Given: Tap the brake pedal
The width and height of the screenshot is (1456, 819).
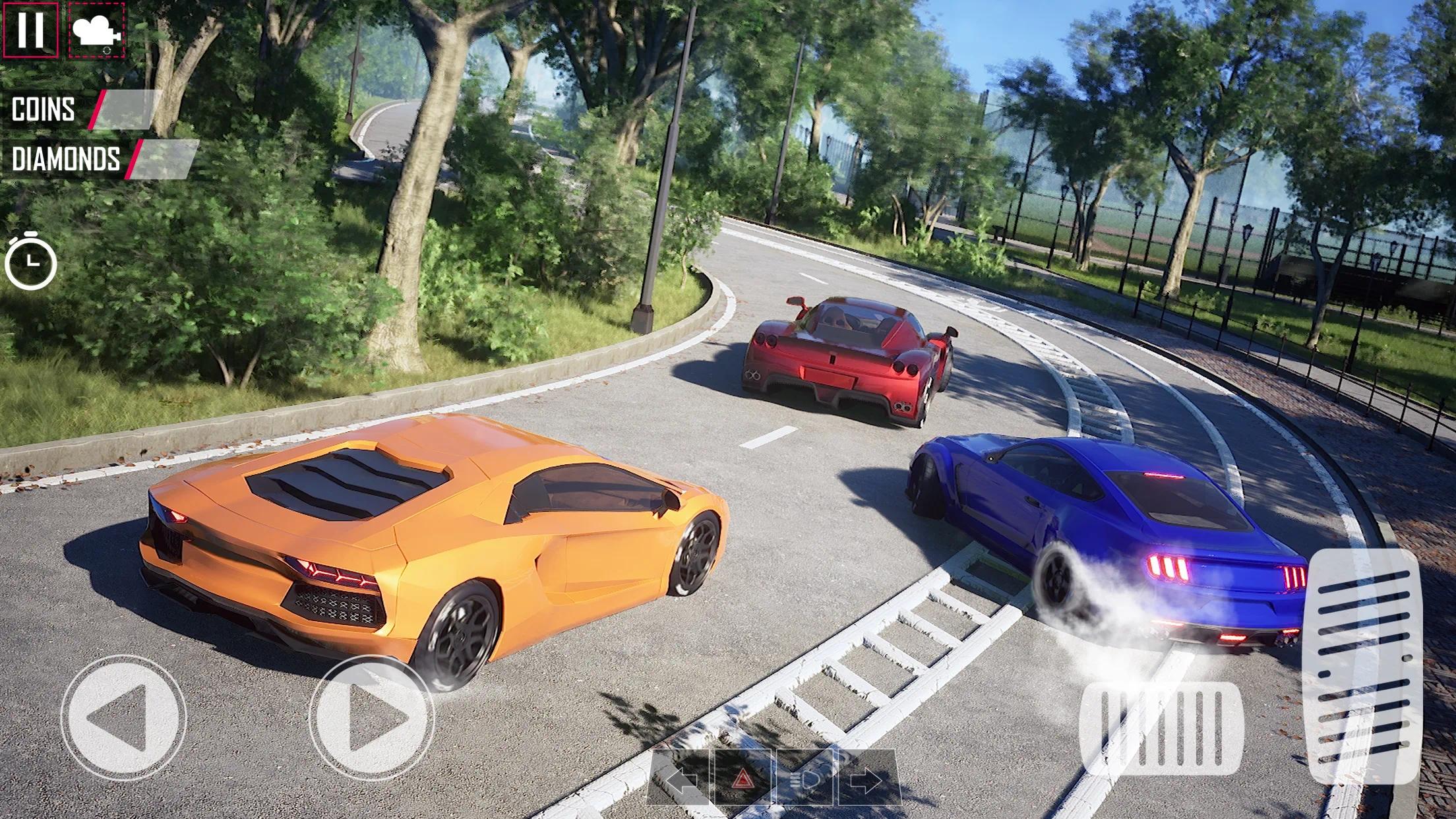Looking at the screenshot, I should click(1161, 728).
